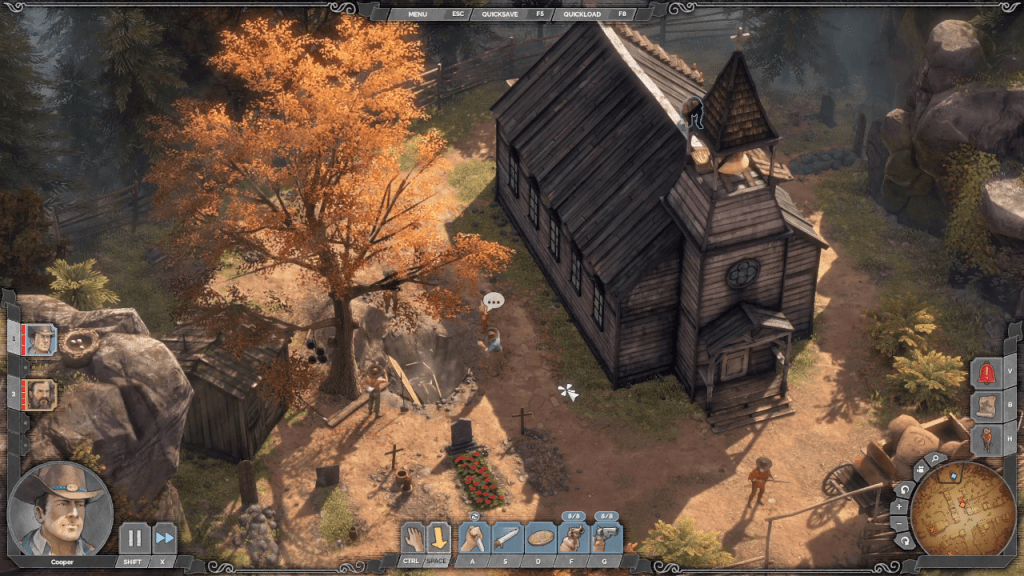Choose the silver revolver ability
1024x576 pixels.
pos(606,539)
